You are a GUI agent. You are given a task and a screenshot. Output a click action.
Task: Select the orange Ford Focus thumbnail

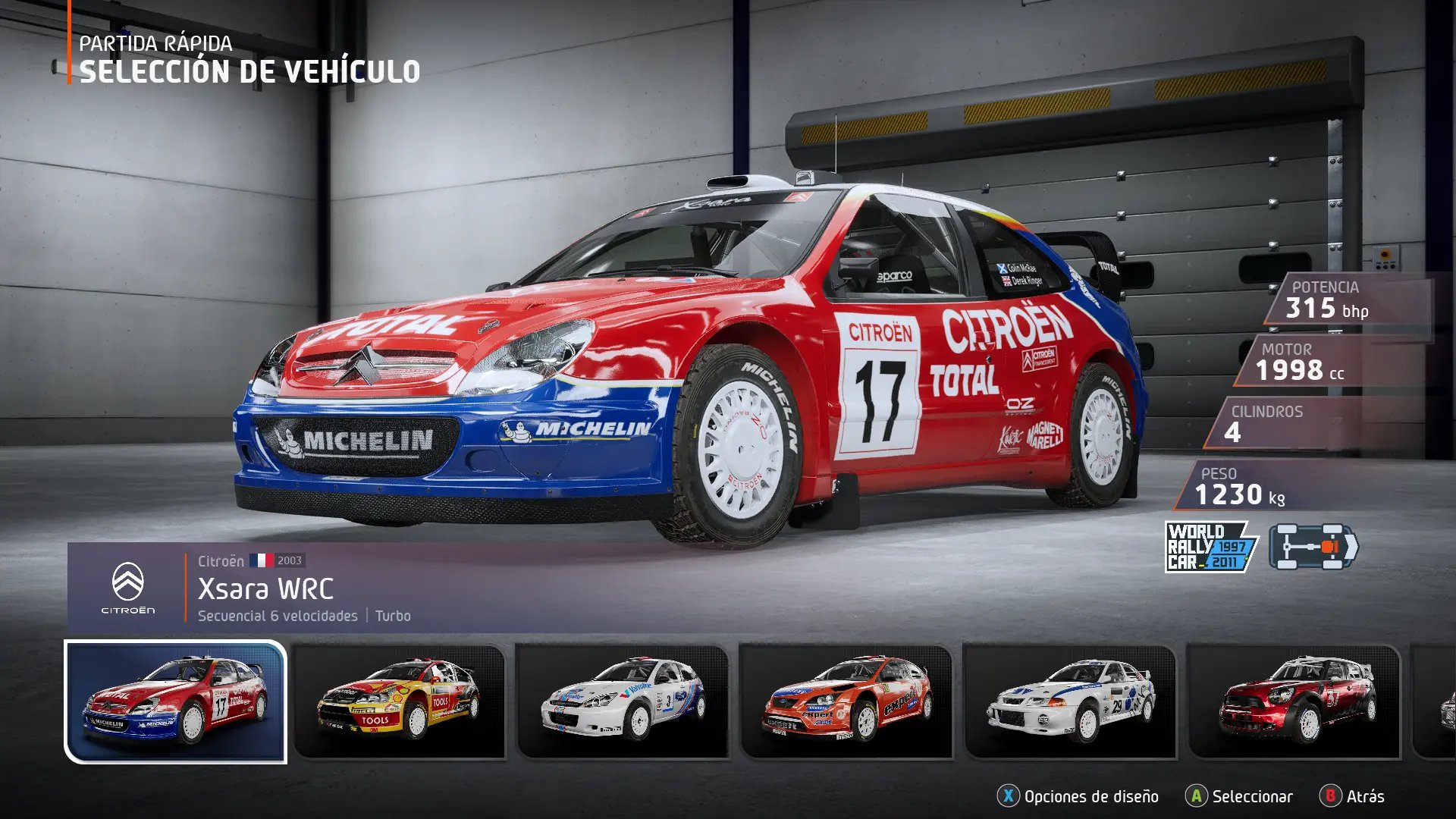pos(846,701)
